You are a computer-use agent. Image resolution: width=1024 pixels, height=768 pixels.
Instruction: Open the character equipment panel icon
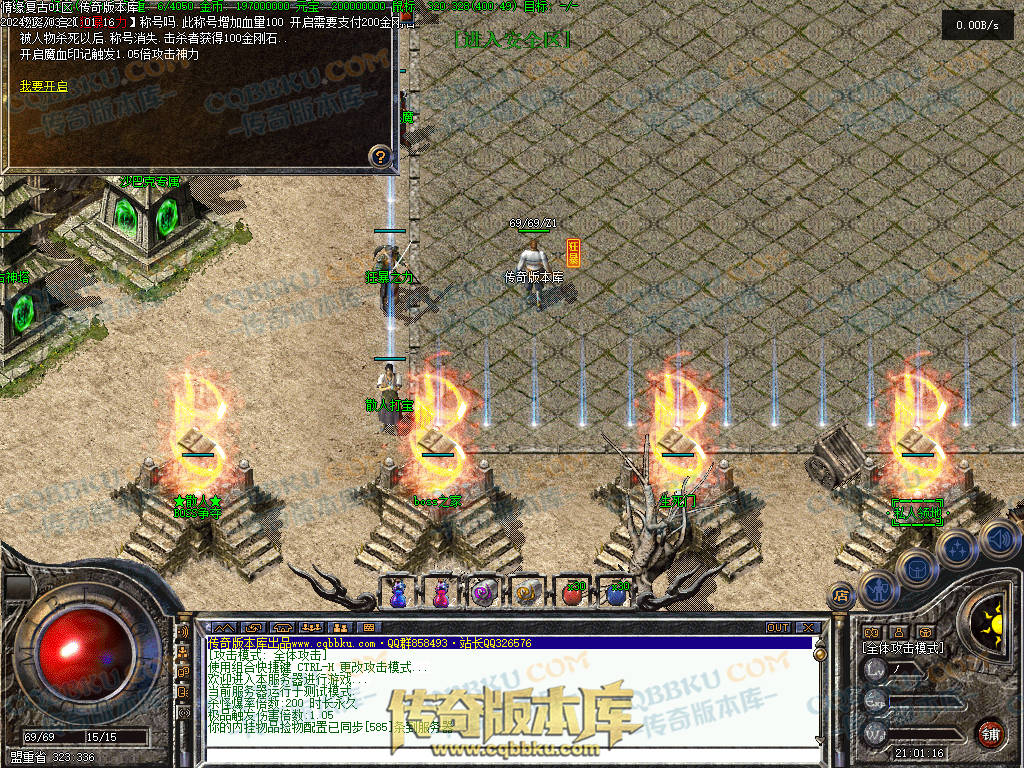[878, 589]
